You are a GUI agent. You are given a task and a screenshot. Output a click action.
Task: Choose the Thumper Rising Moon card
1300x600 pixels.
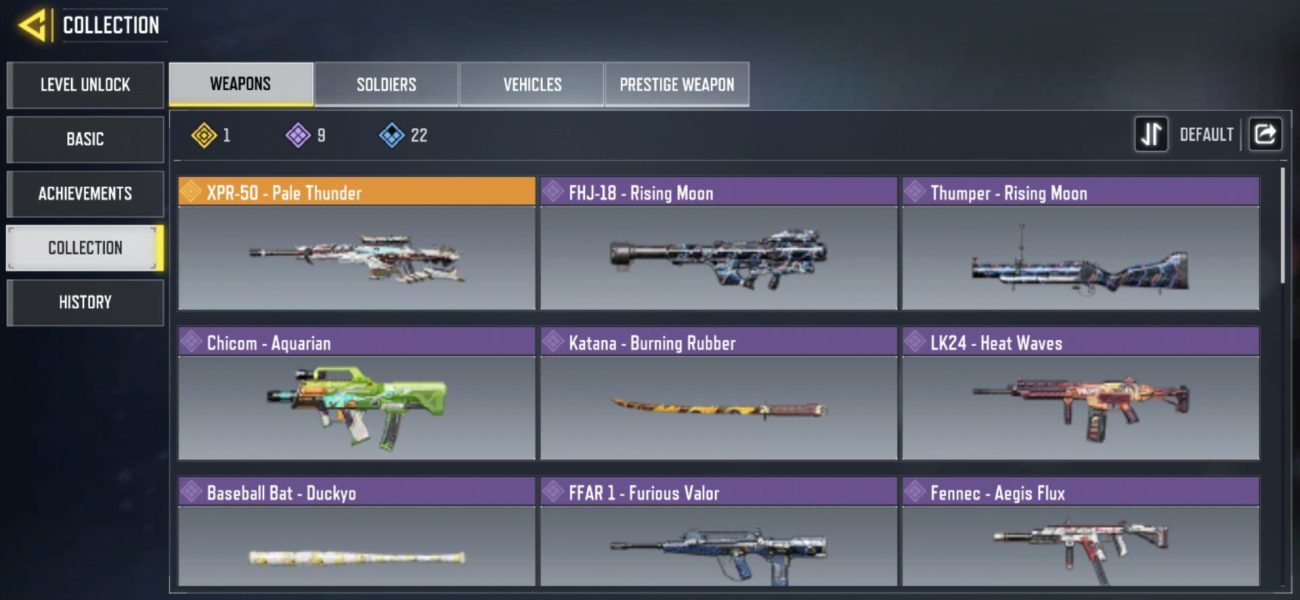(1080, 245)
